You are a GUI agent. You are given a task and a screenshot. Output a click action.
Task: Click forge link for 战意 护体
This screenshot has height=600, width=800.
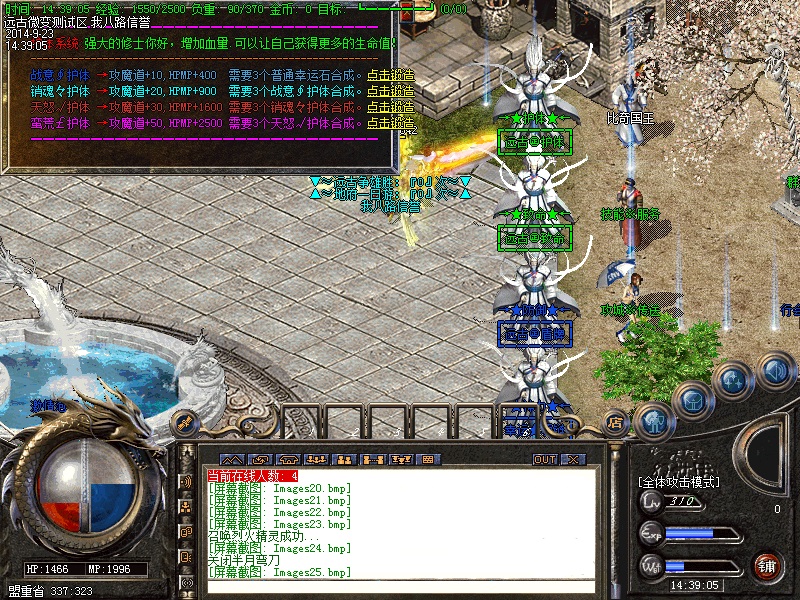point(390,75)
